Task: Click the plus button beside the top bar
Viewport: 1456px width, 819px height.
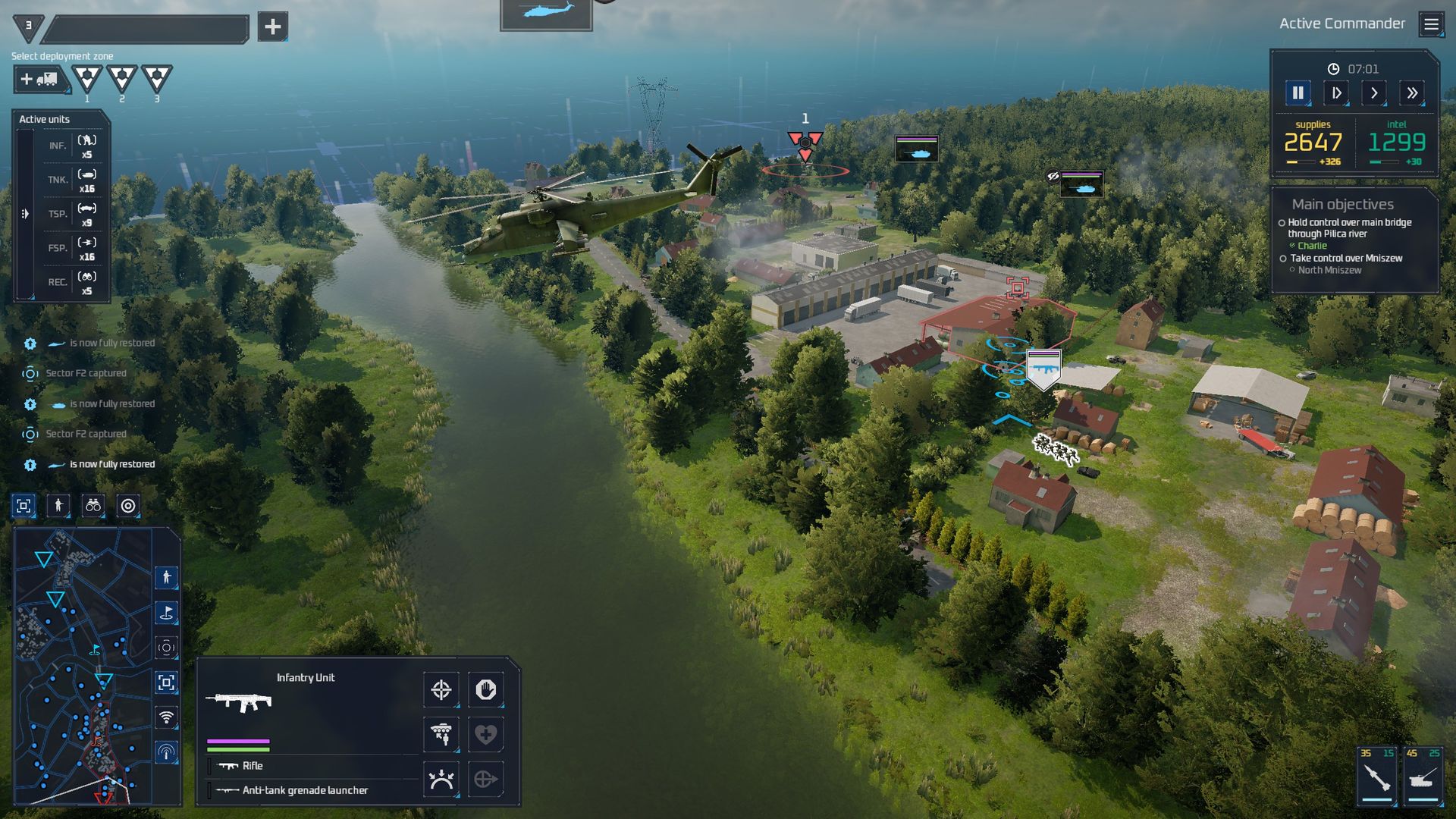Action: pyautogui.click(x=272, y=27)
